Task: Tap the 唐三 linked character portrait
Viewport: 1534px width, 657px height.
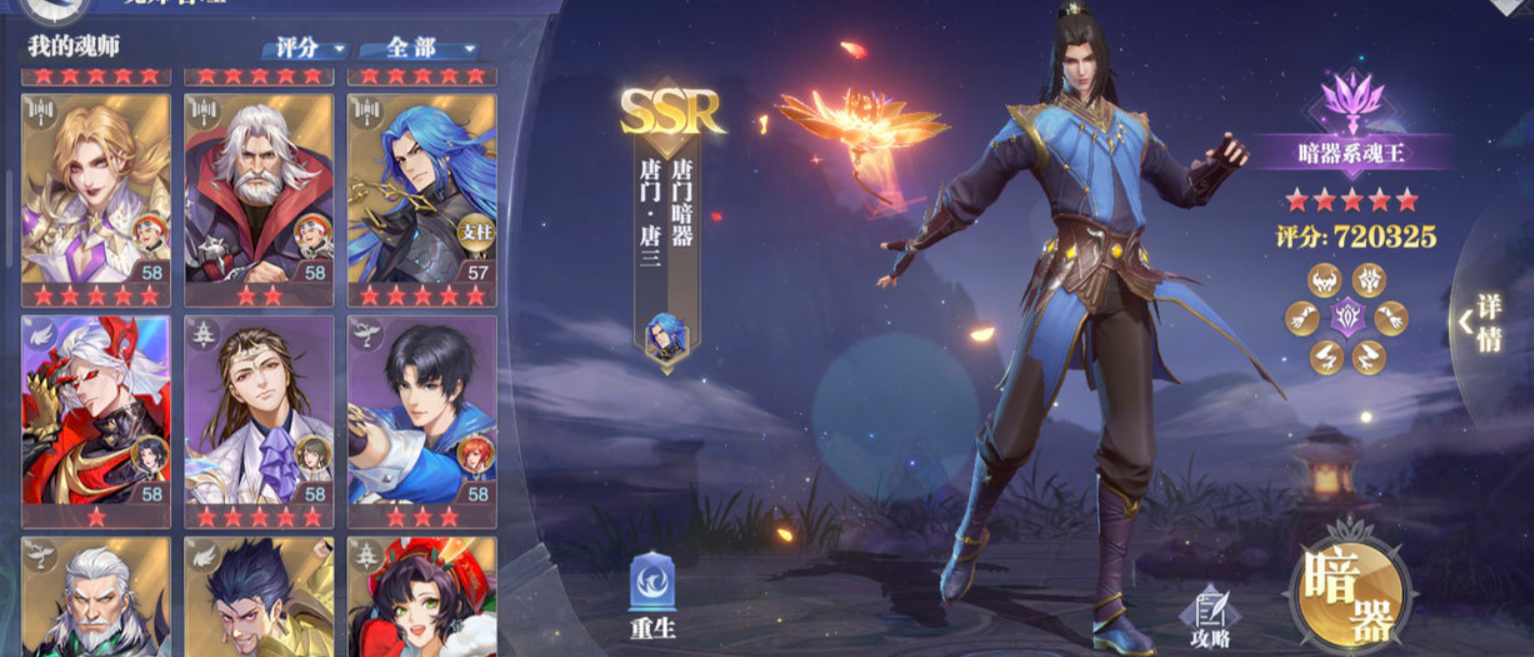Action: (x=665, y=338)
